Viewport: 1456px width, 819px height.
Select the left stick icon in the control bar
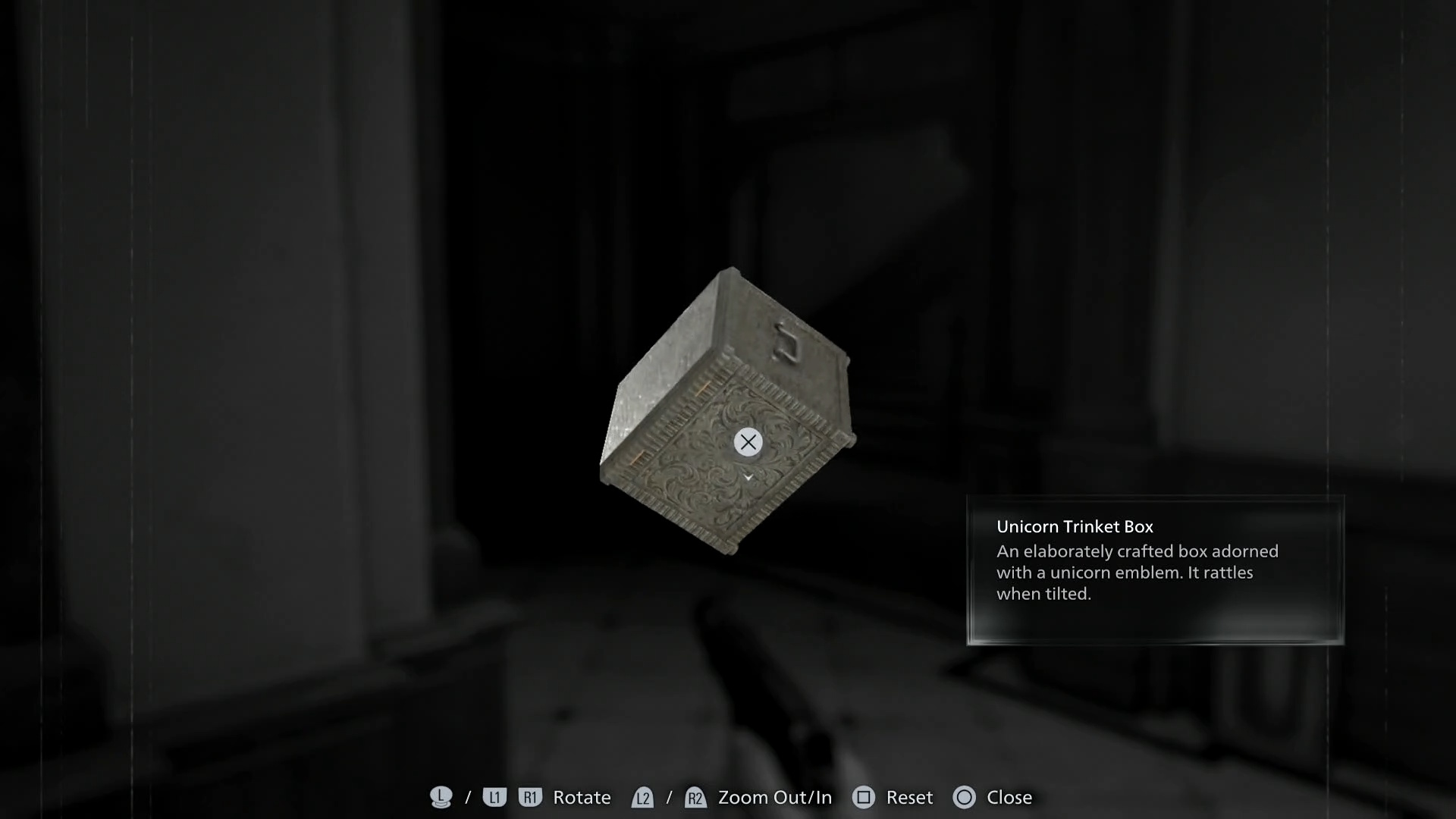(x=441, y=797)
